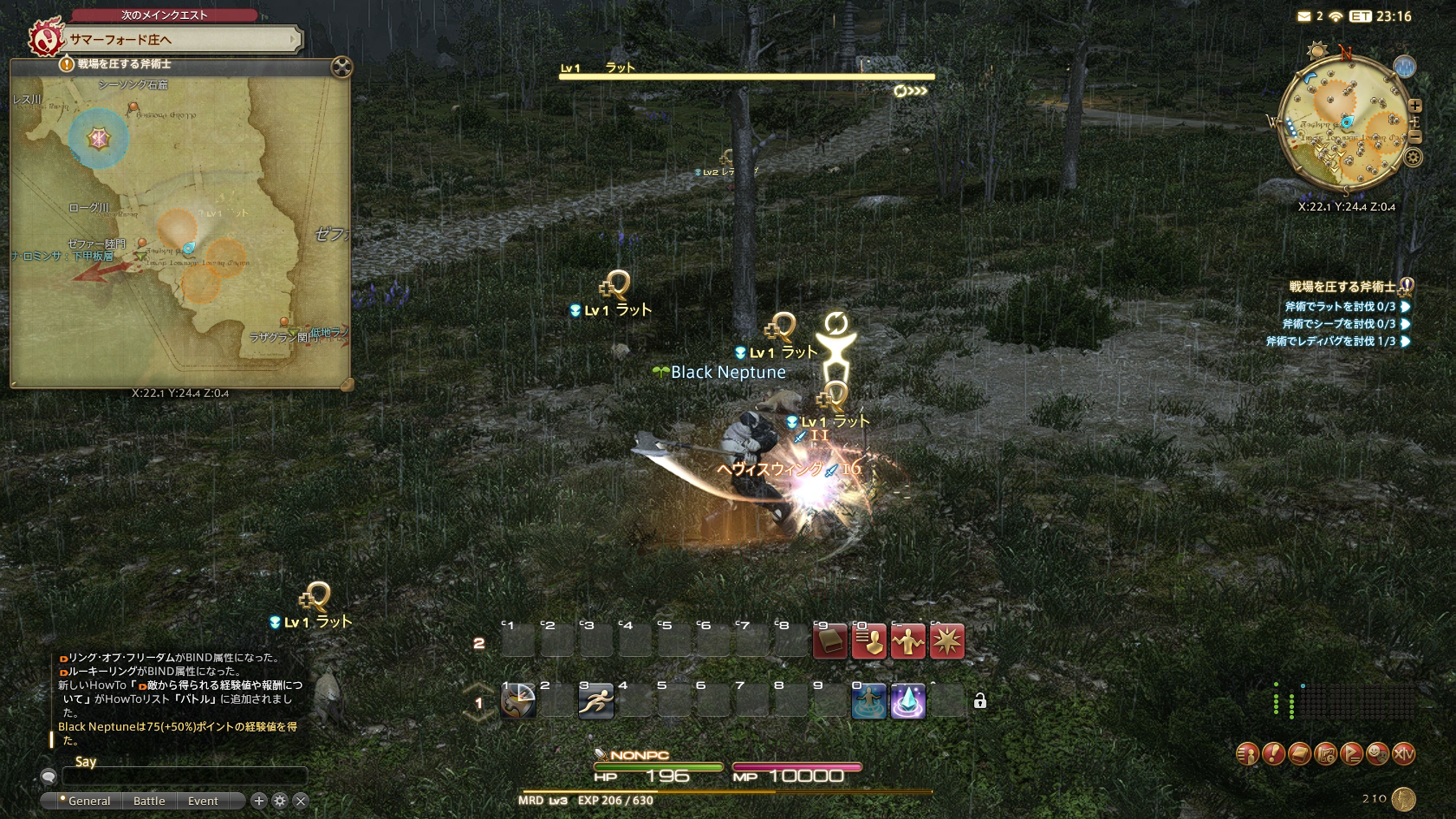The width and height of the screenshot is (1456, 819).
Task: Open the gold book hotbar icon
Action: 829,642
